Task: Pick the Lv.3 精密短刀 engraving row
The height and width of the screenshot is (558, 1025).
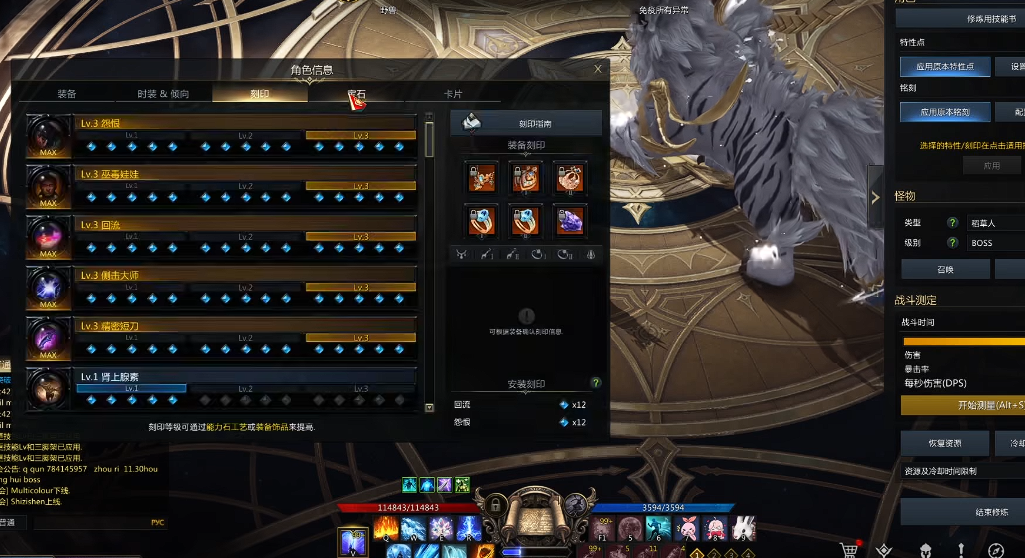Action: (222, 338)
